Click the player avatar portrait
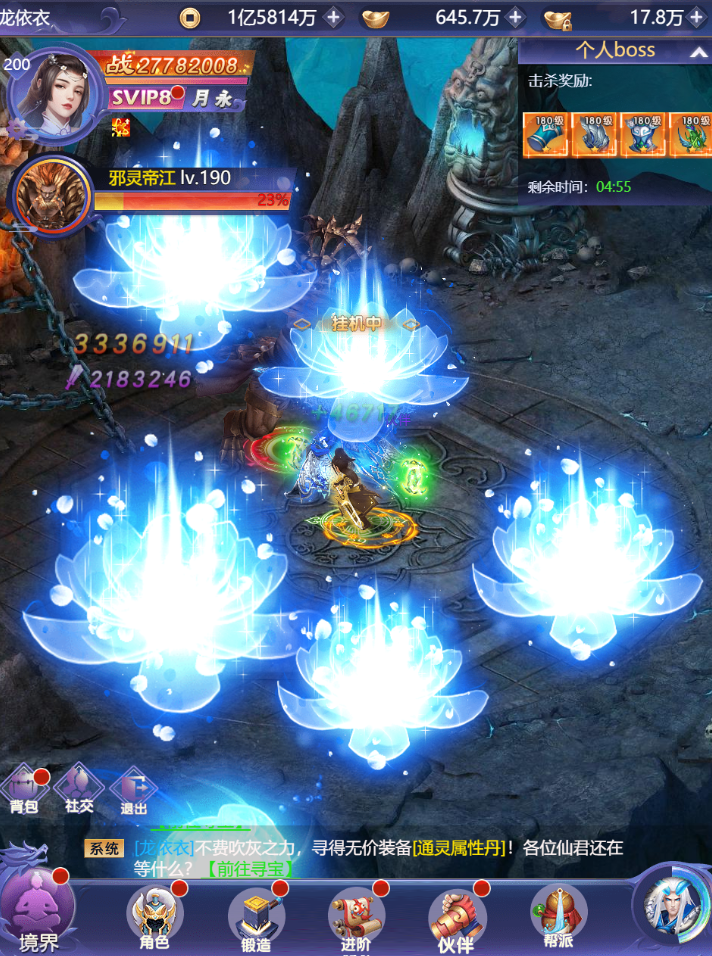 point(54,95)
